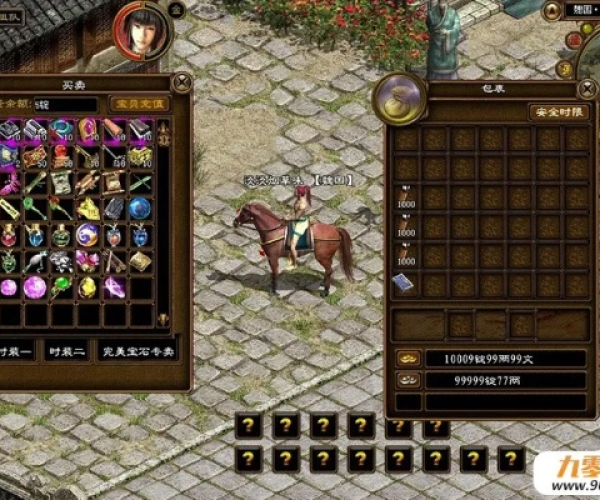This screenshot has width=600, height=500.
Task: Click the 宝贝充值 recharge button
Action: click(x=137, y=104)
